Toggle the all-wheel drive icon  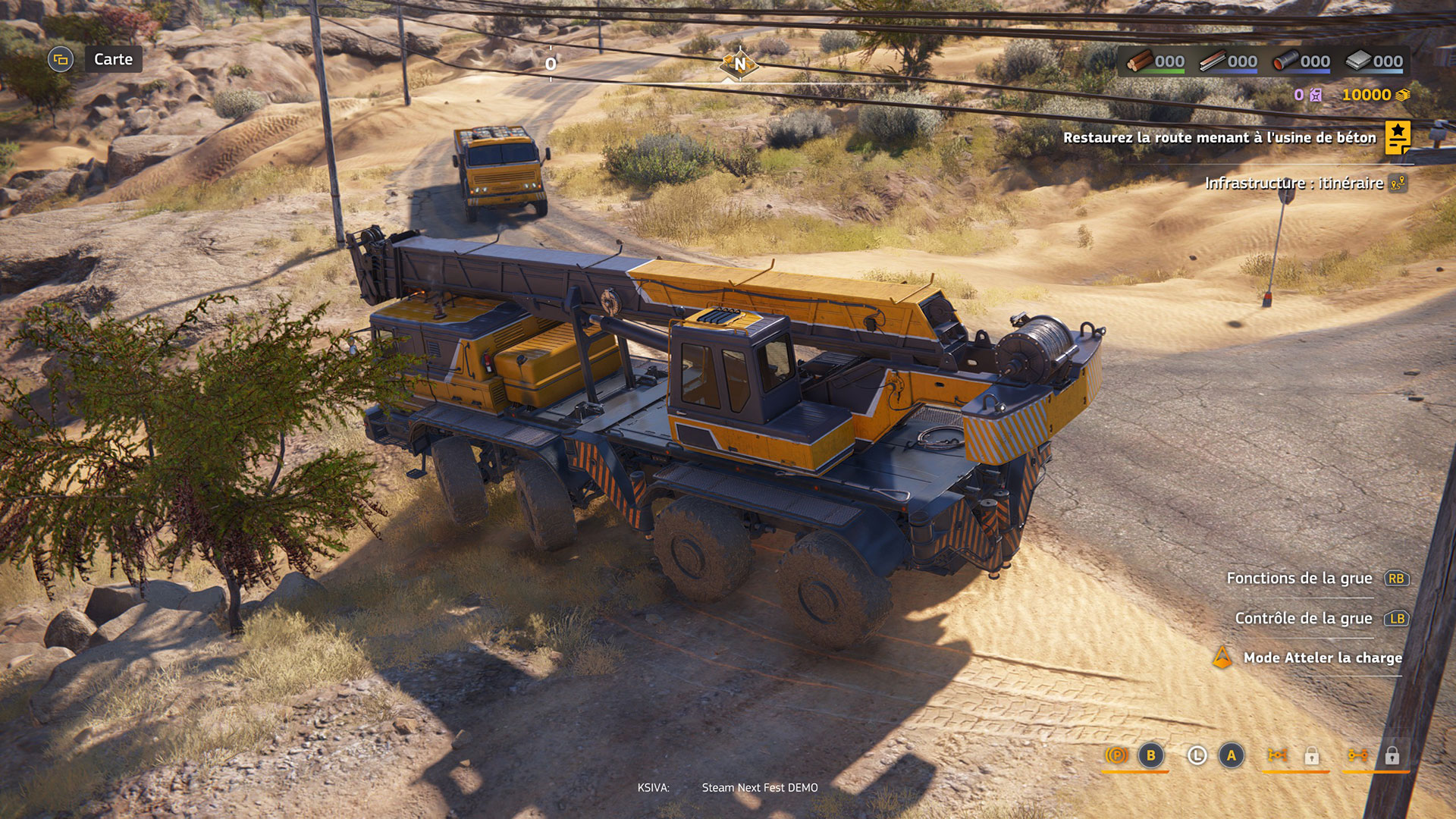point(1277,755)
